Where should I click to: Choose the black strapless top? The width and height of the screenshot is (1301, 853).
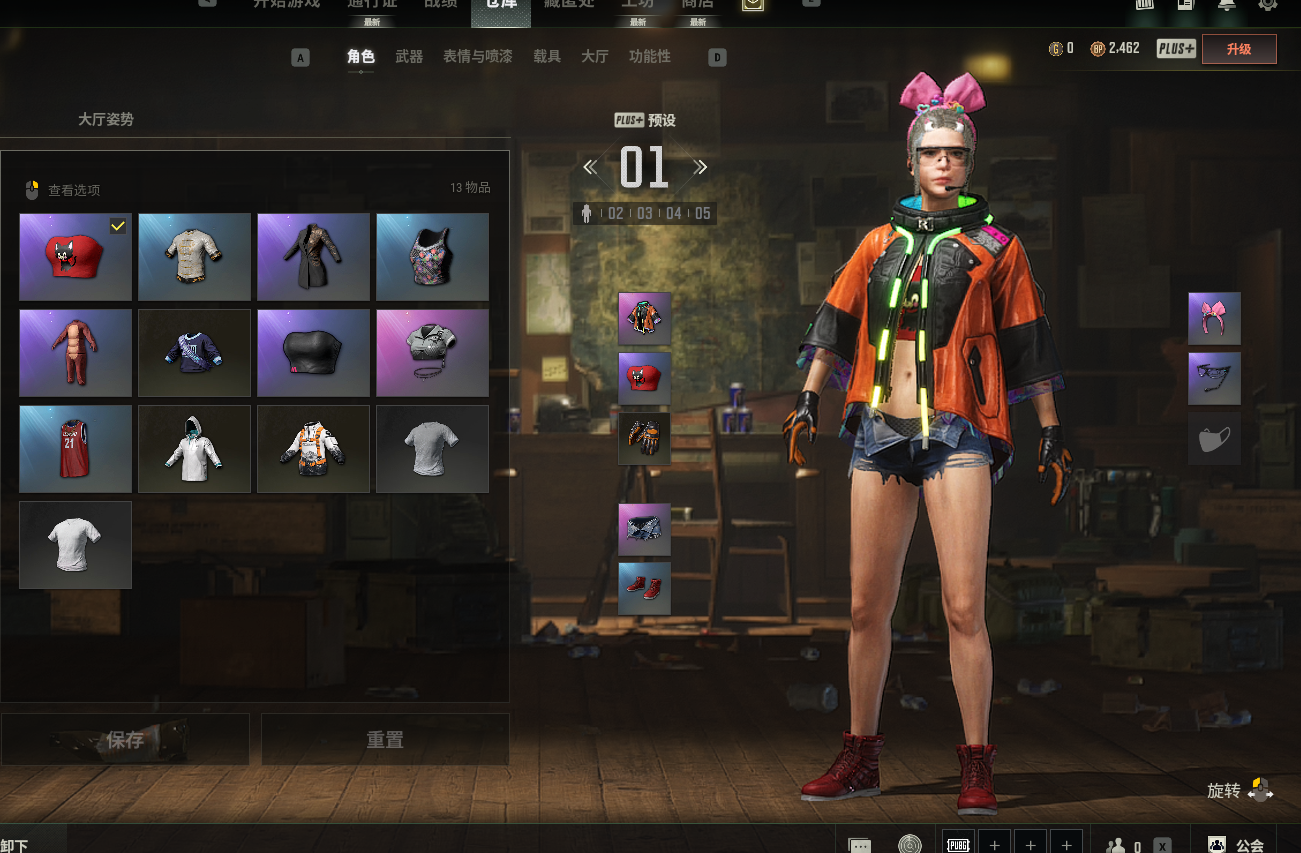(x=313, y=353)
